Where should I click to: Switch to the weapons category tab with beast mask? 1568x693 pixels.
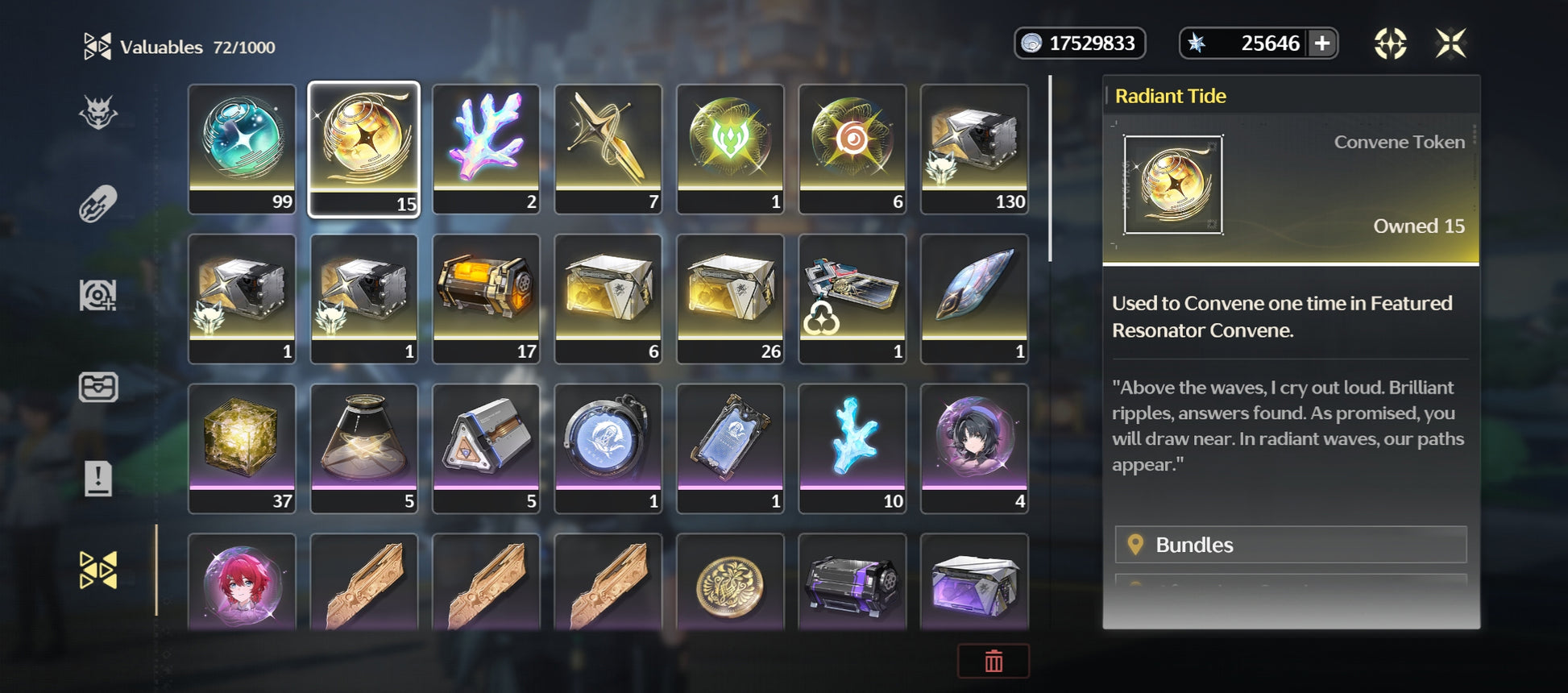[98, 113]
